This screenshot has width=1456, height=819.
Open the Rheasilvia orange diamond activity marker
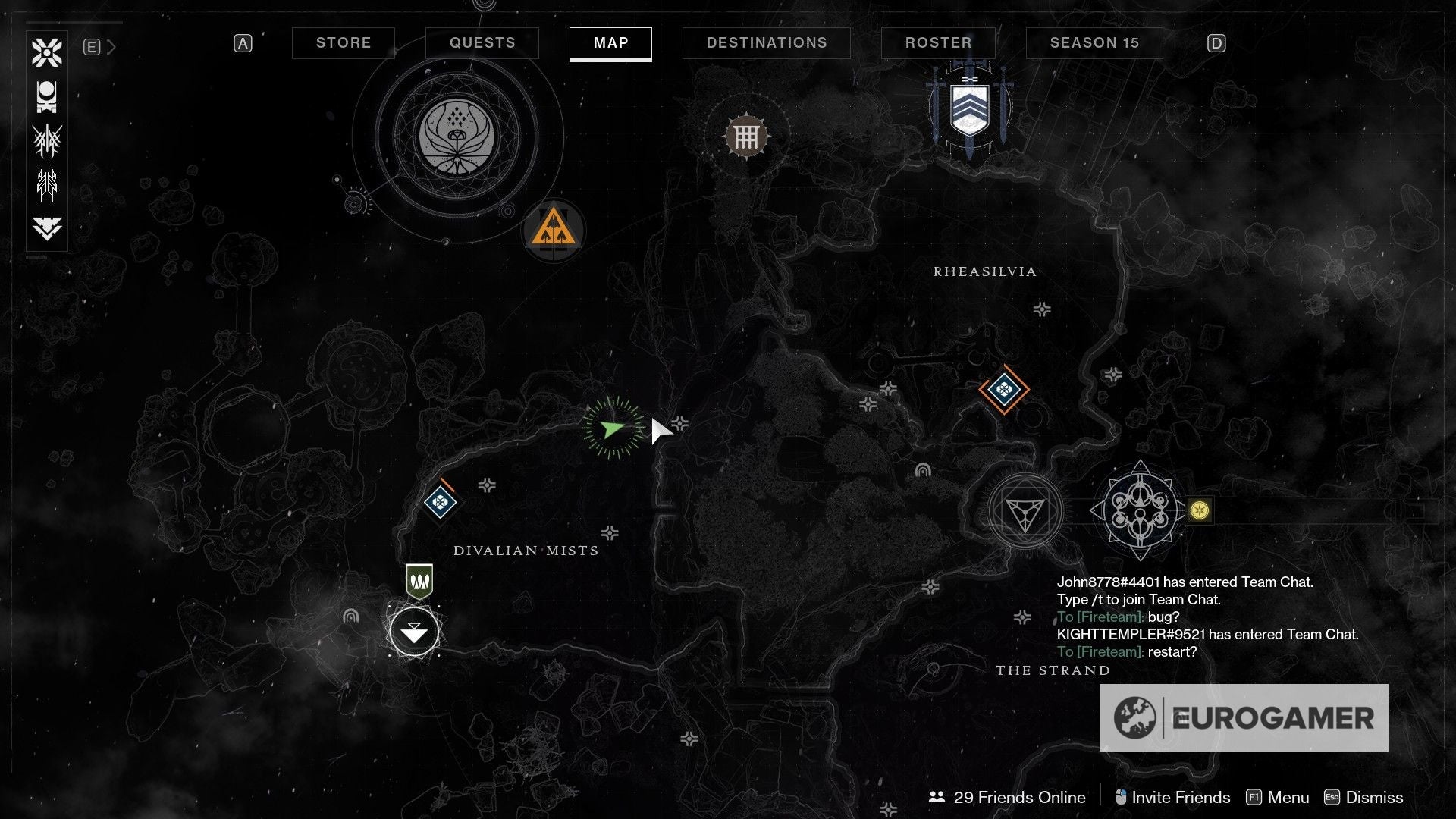click(1004, 390)
